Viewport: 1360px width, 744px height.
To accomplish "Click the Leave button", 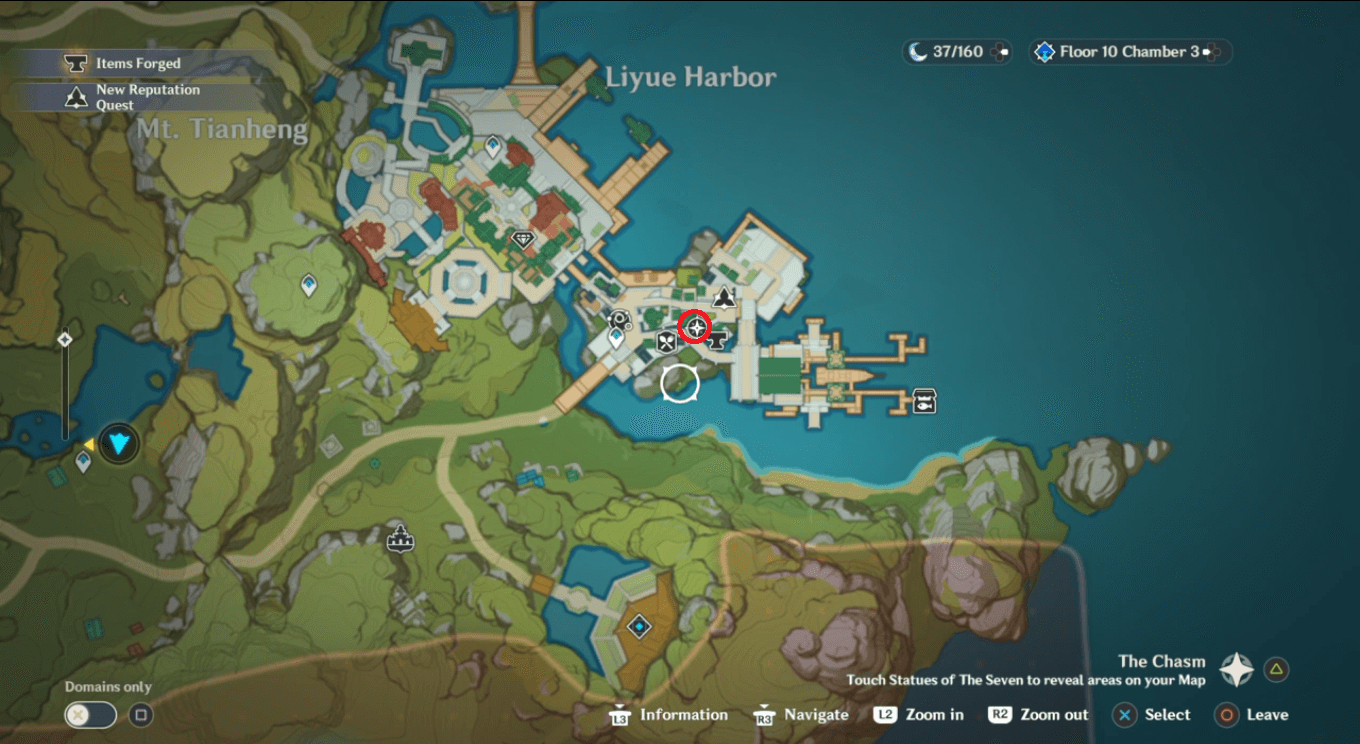I will [1252, 715].
